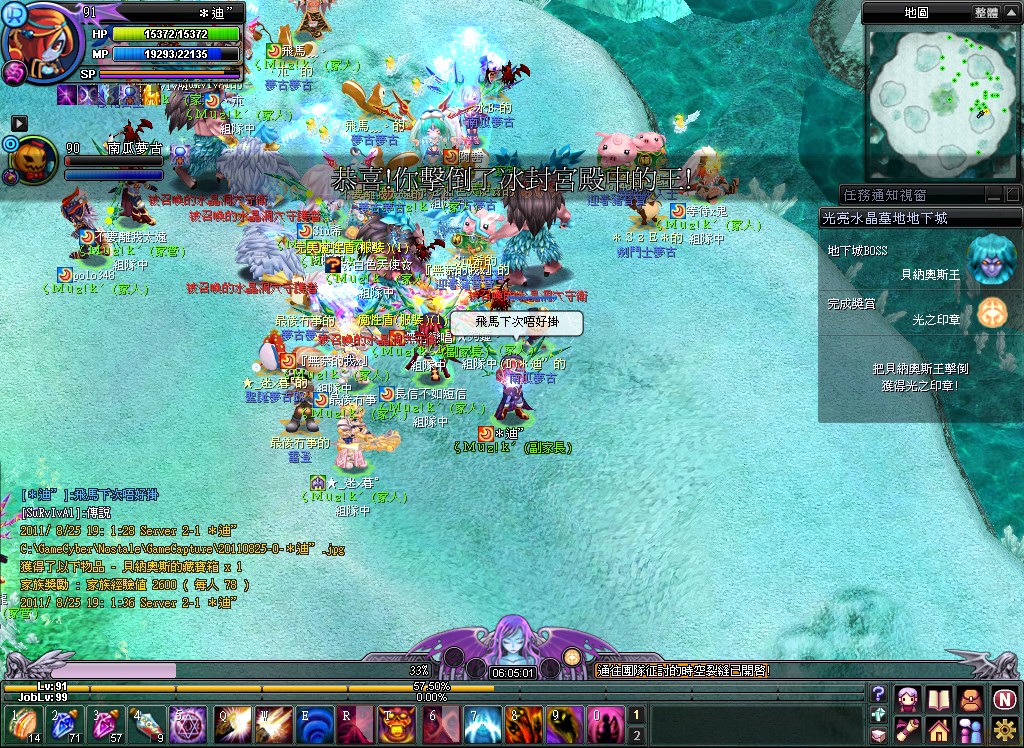Open the red N menu button
The height and width of the screenshot is (748, 1024).
click(1004, 697)
